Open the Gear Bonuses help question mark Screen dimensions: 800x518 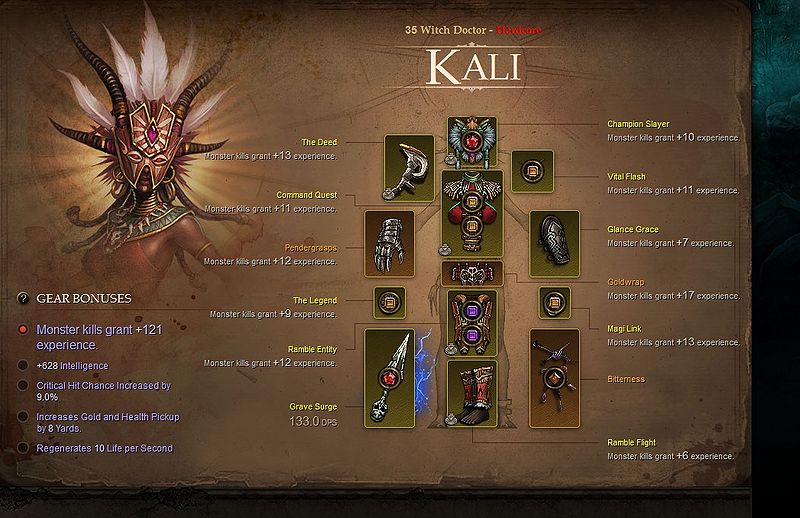point(23,298)
